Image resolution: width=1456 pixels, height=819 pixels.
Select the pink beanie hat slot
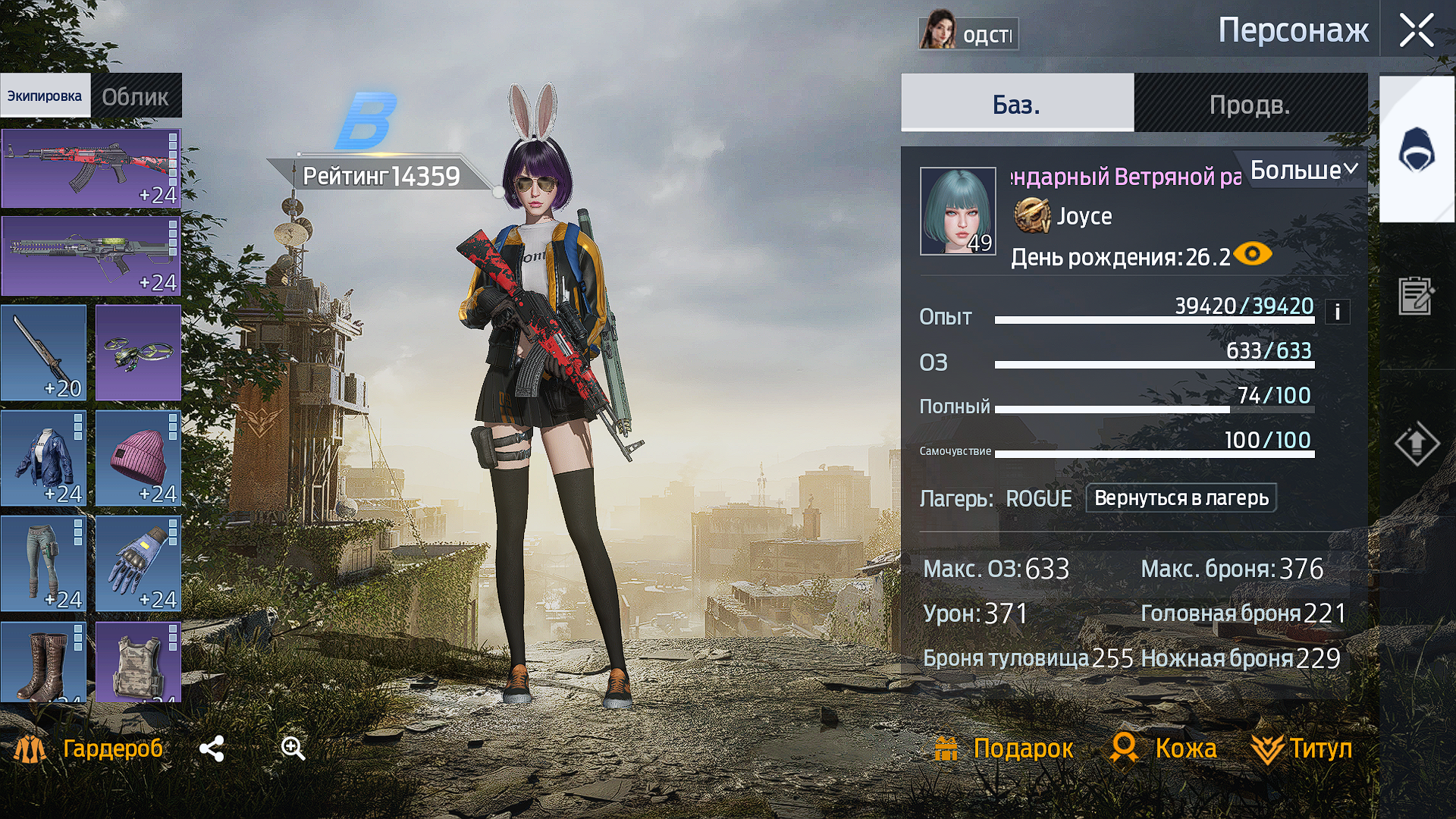tap(138, 458)
